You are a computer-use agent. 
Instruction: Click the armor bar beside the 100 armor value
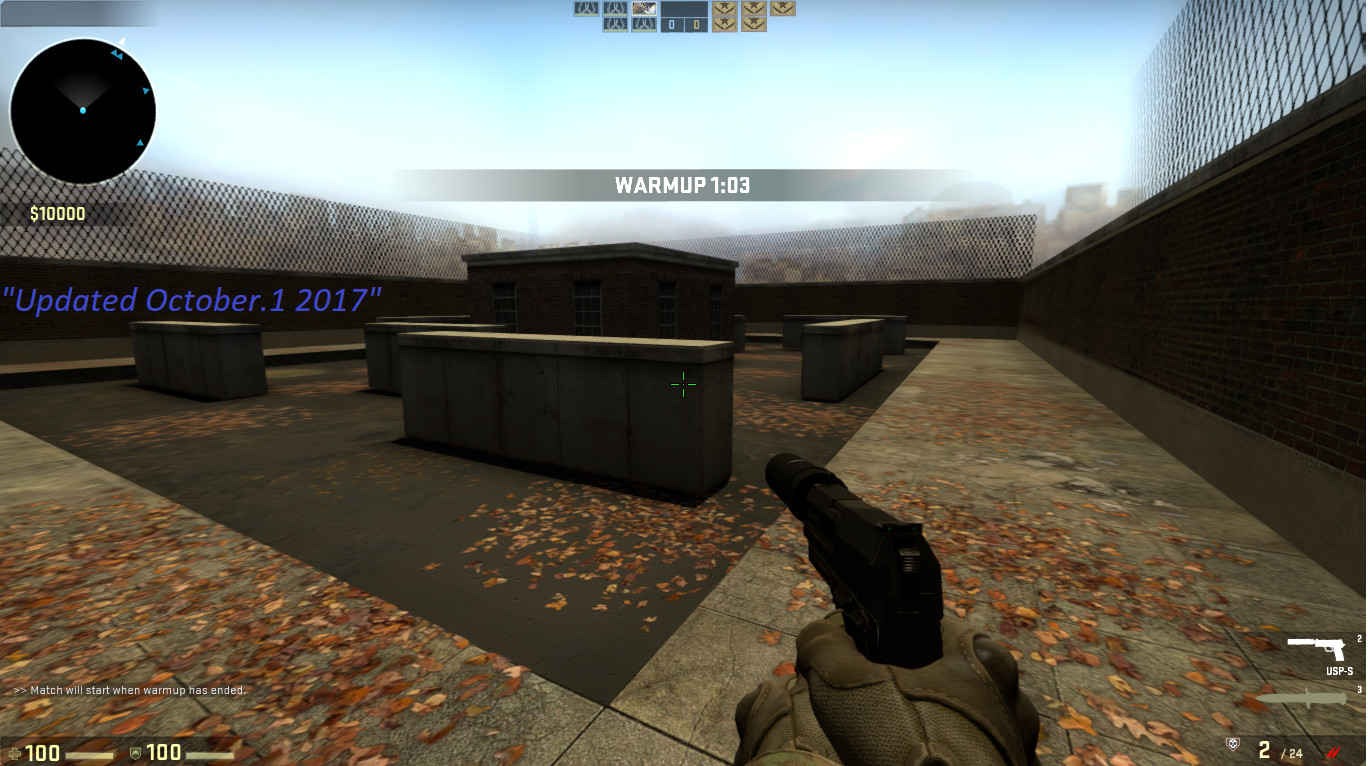click(207, 754)
